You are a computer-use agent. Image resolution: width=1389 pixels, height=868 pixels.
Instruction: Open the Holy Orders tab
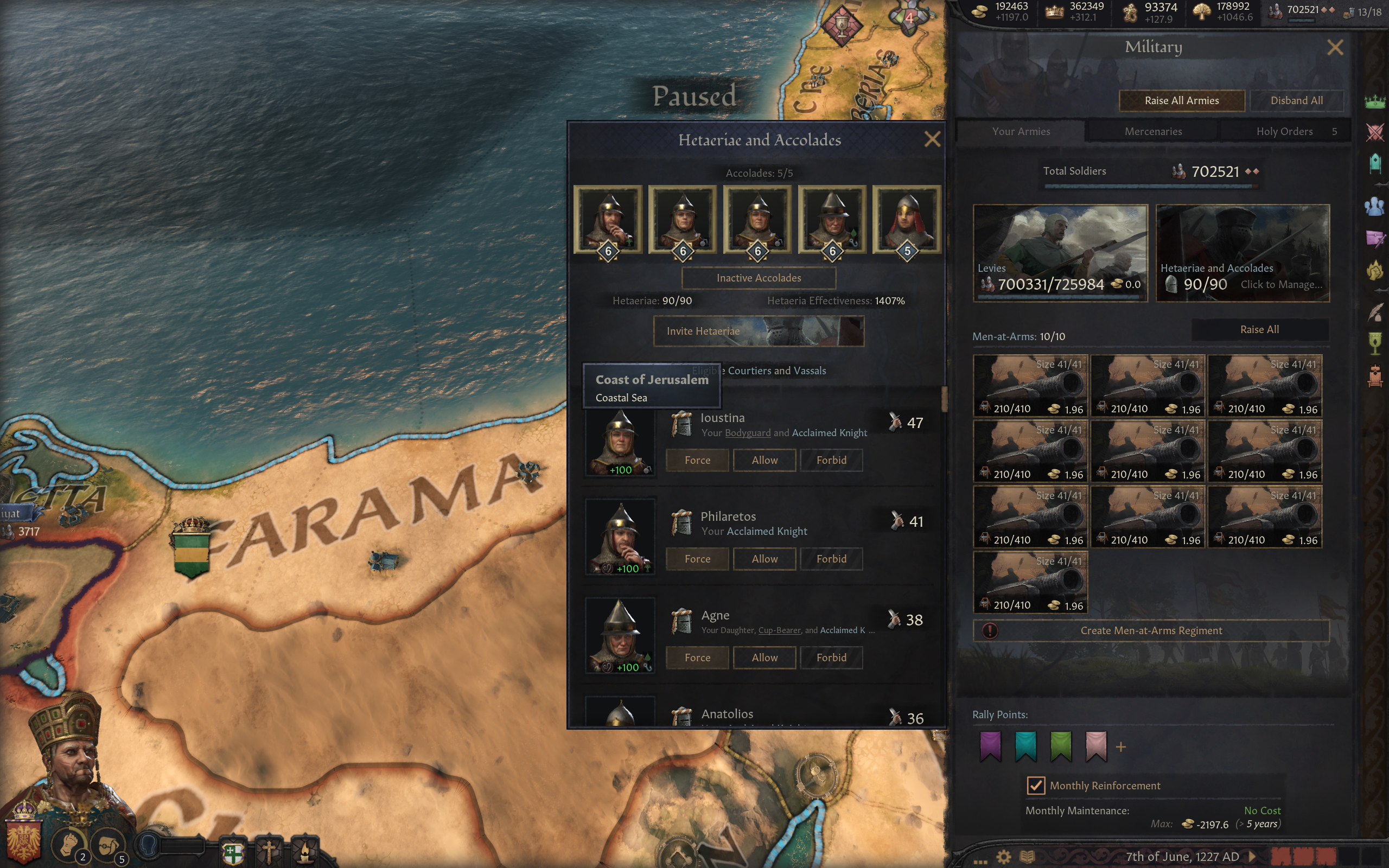pos(1284,131)
